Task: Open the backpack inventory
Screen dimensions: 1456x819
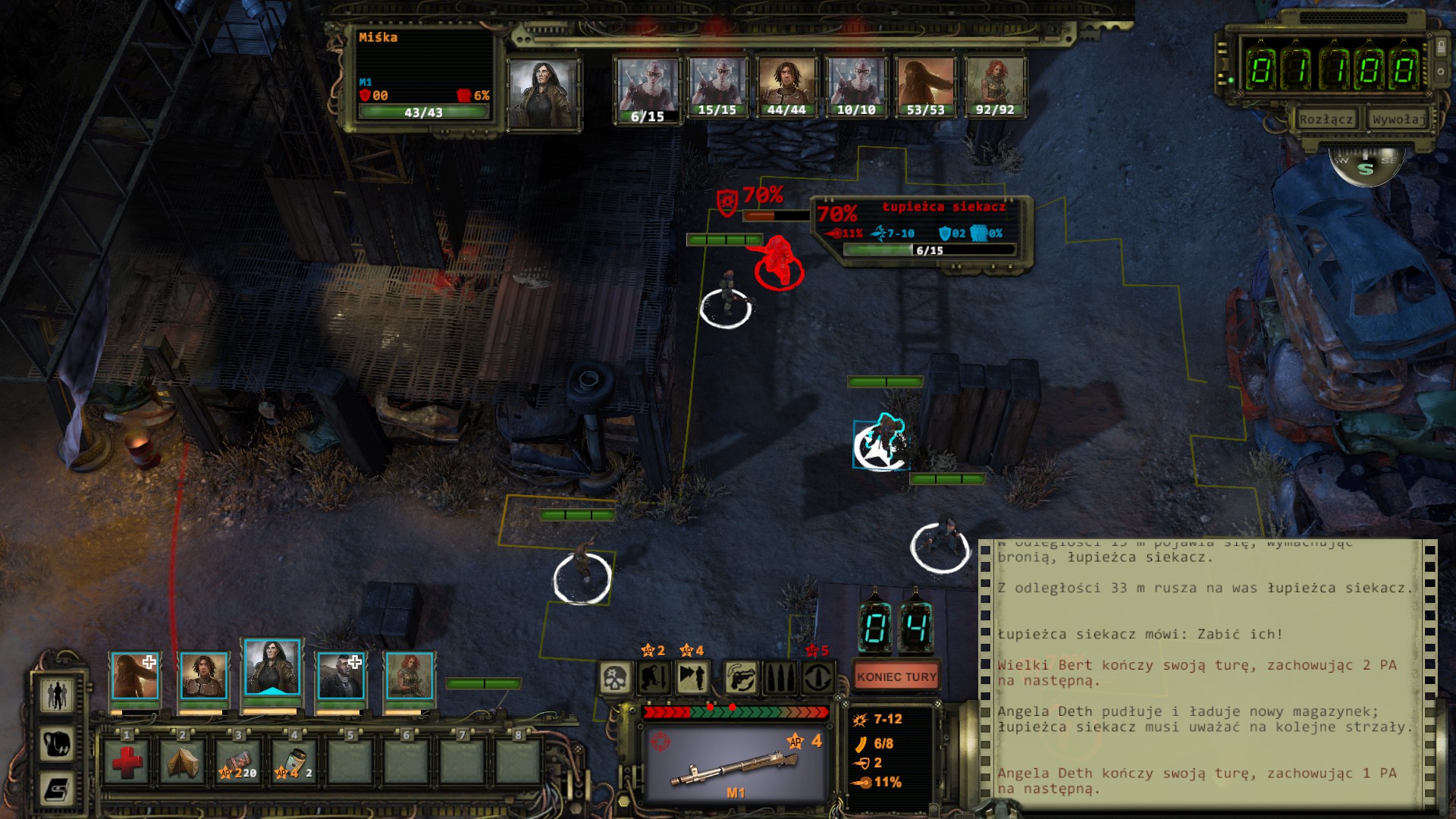Action: click(57, 743)
